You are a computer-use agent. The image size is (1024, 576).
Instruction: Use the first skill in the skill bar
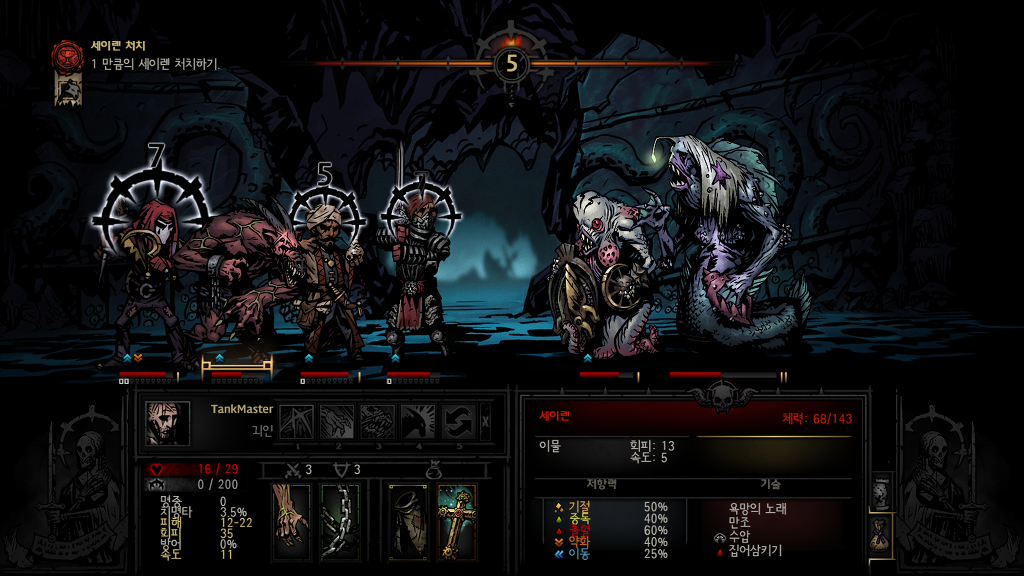pyautogui.click(x=297, y=421)
